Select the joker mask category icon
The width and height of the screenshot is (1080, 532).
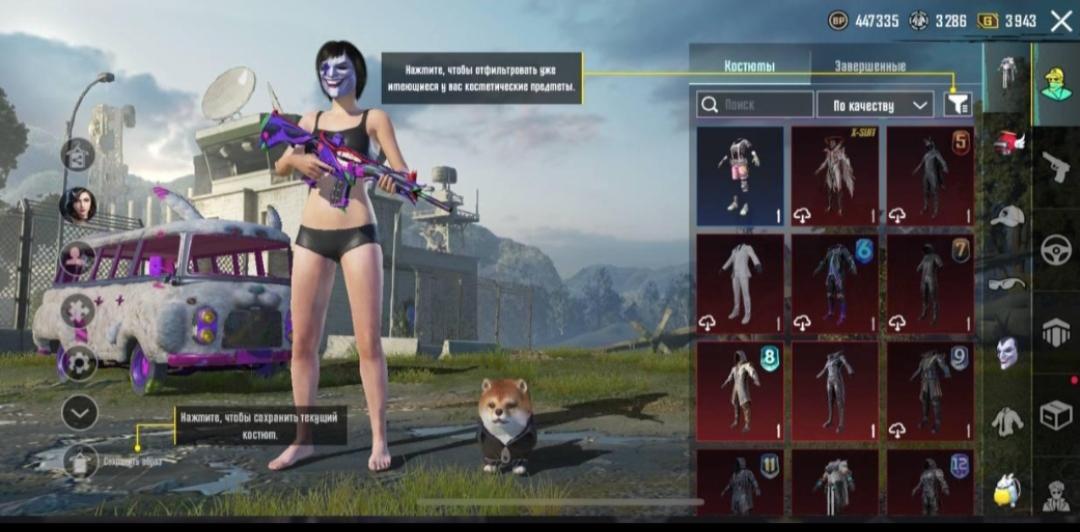coord(1008,352)
